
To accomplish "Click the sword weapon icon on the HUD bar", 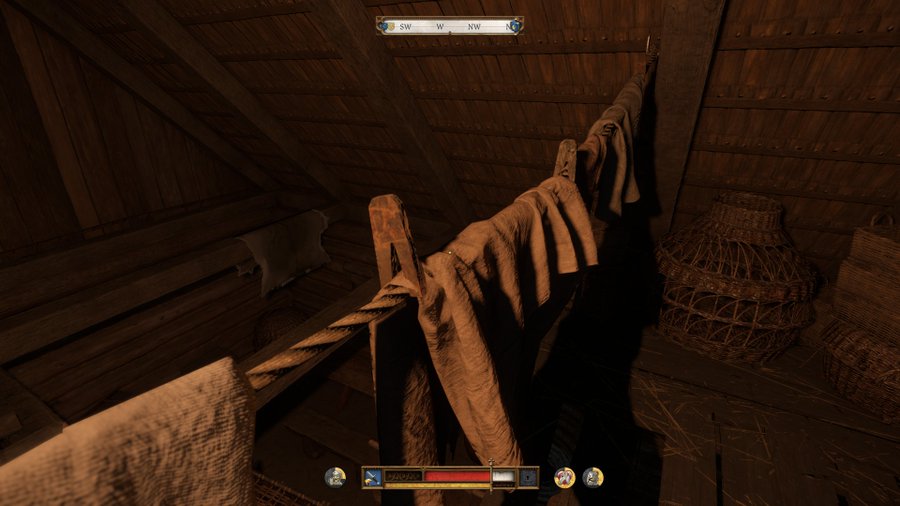I will pyautogui.click(x=373, y=477).
